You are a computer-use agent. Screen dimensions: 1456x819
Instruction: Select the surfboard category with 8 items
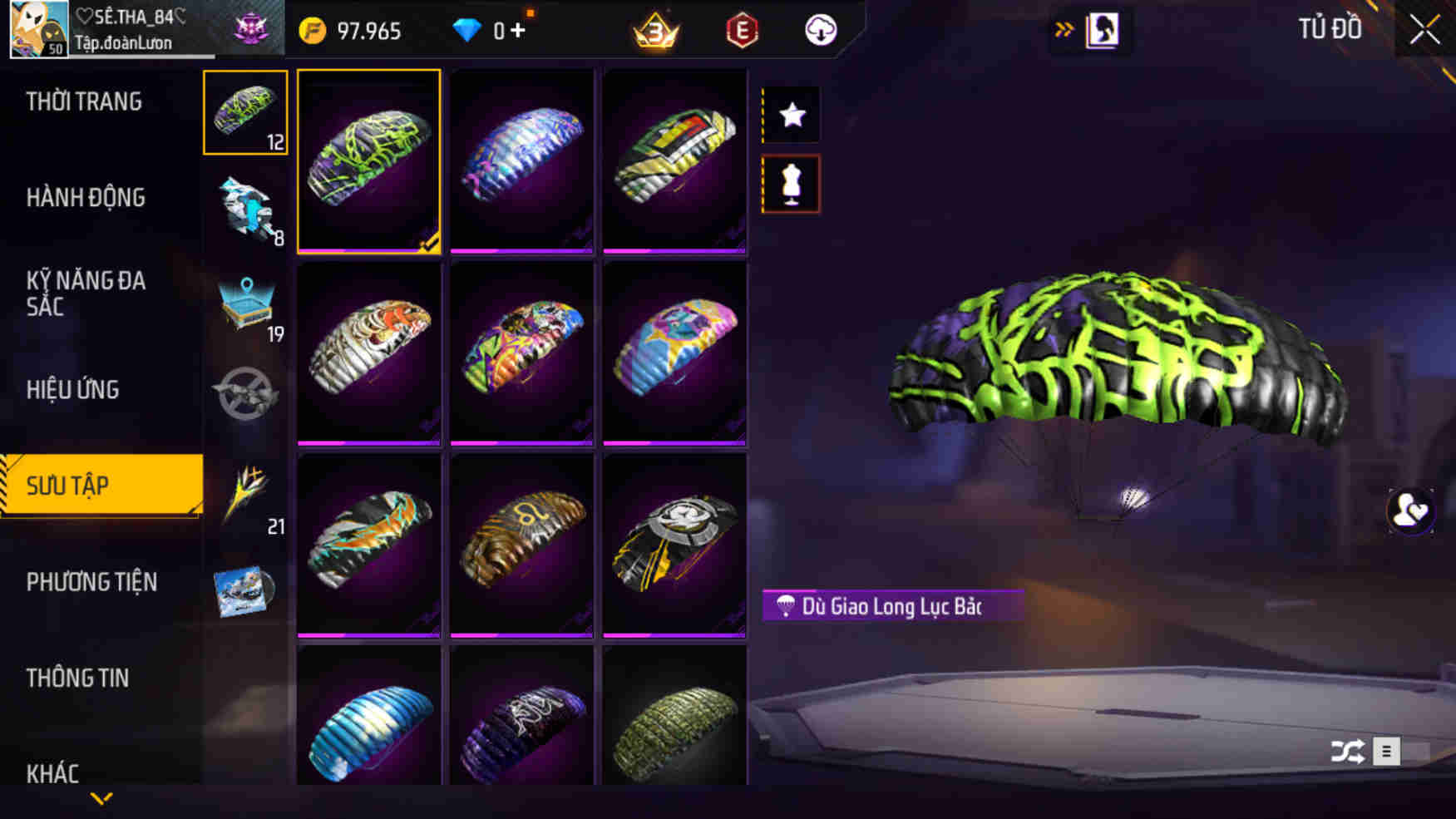tap(244, 208)
